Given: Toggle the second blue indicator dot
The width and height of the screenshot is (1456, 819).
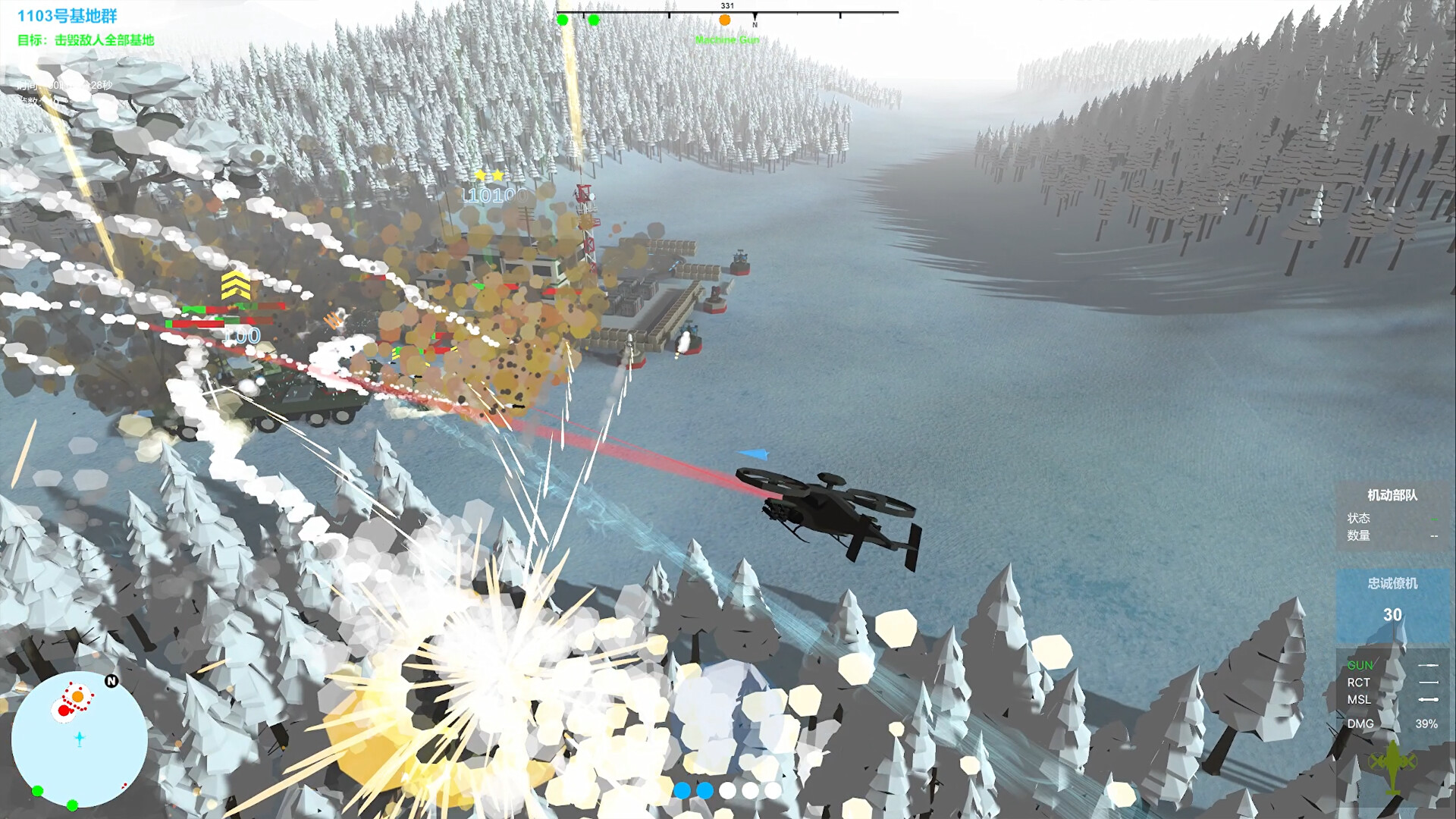Looking at the screenshot, I should [706, 790].
